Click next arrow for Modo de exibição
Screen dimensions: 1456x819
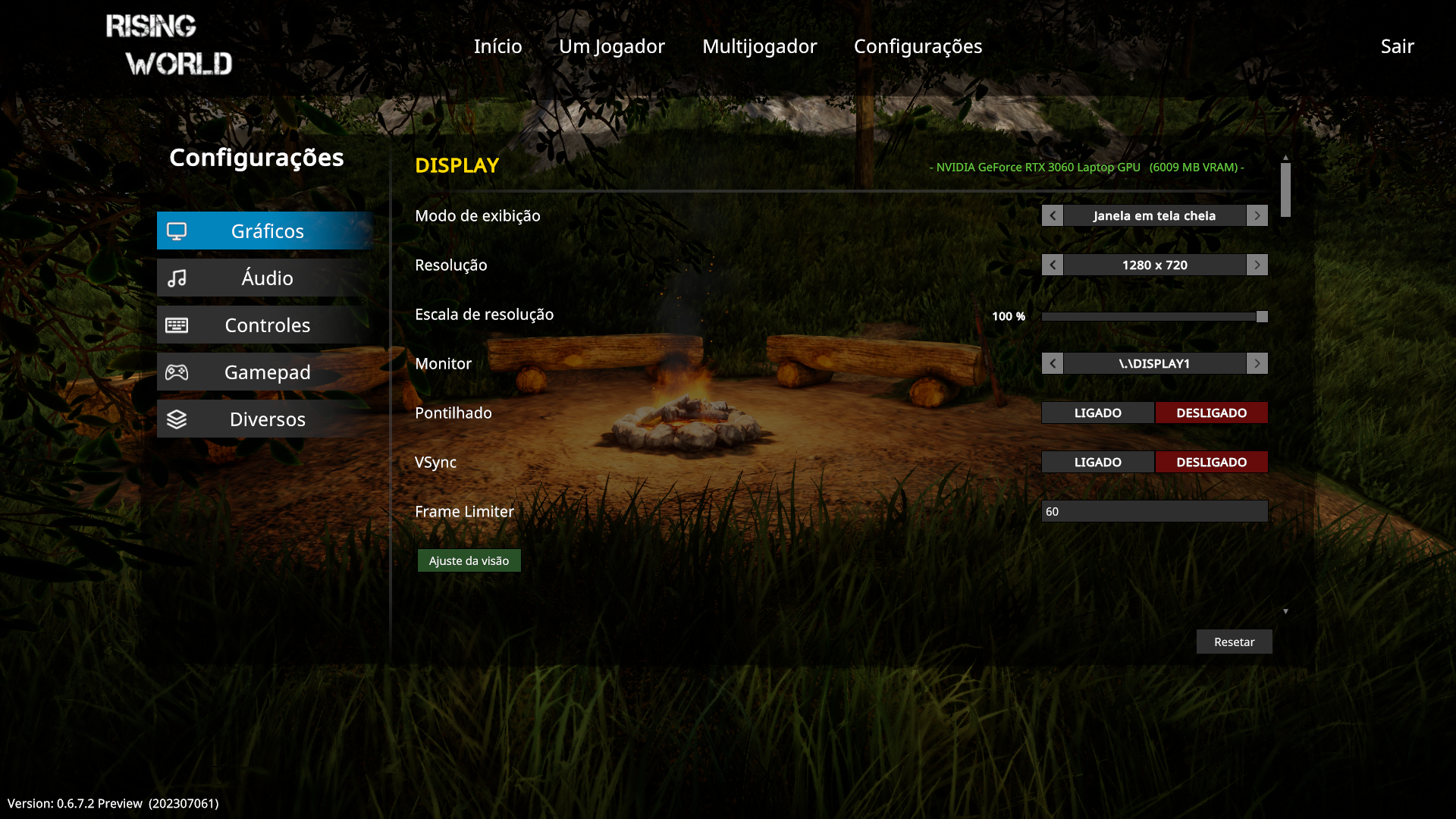pos(1257,216)
